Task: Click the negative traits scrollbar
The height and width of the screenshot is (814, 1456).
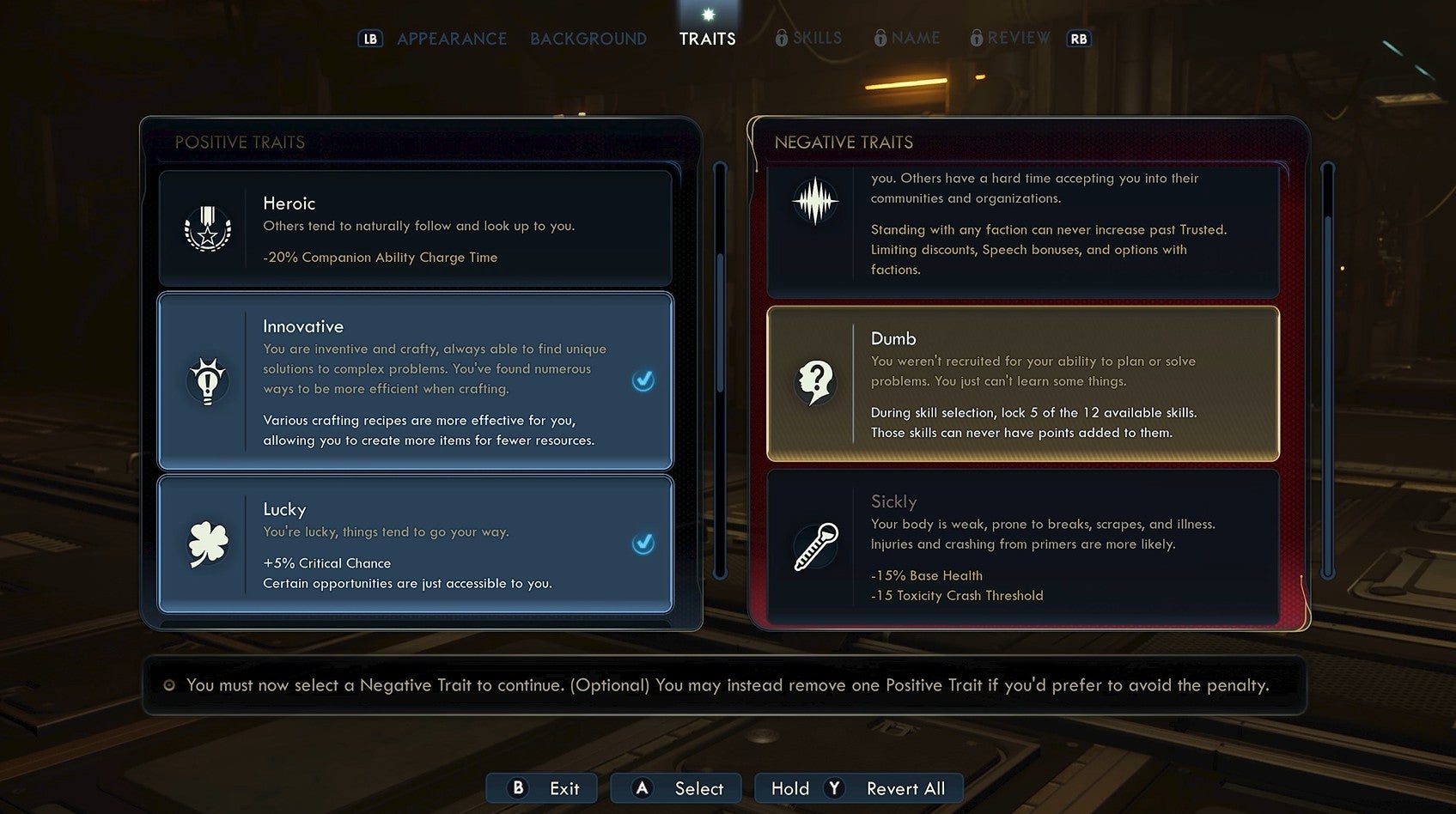Action: coord(1328,369)
